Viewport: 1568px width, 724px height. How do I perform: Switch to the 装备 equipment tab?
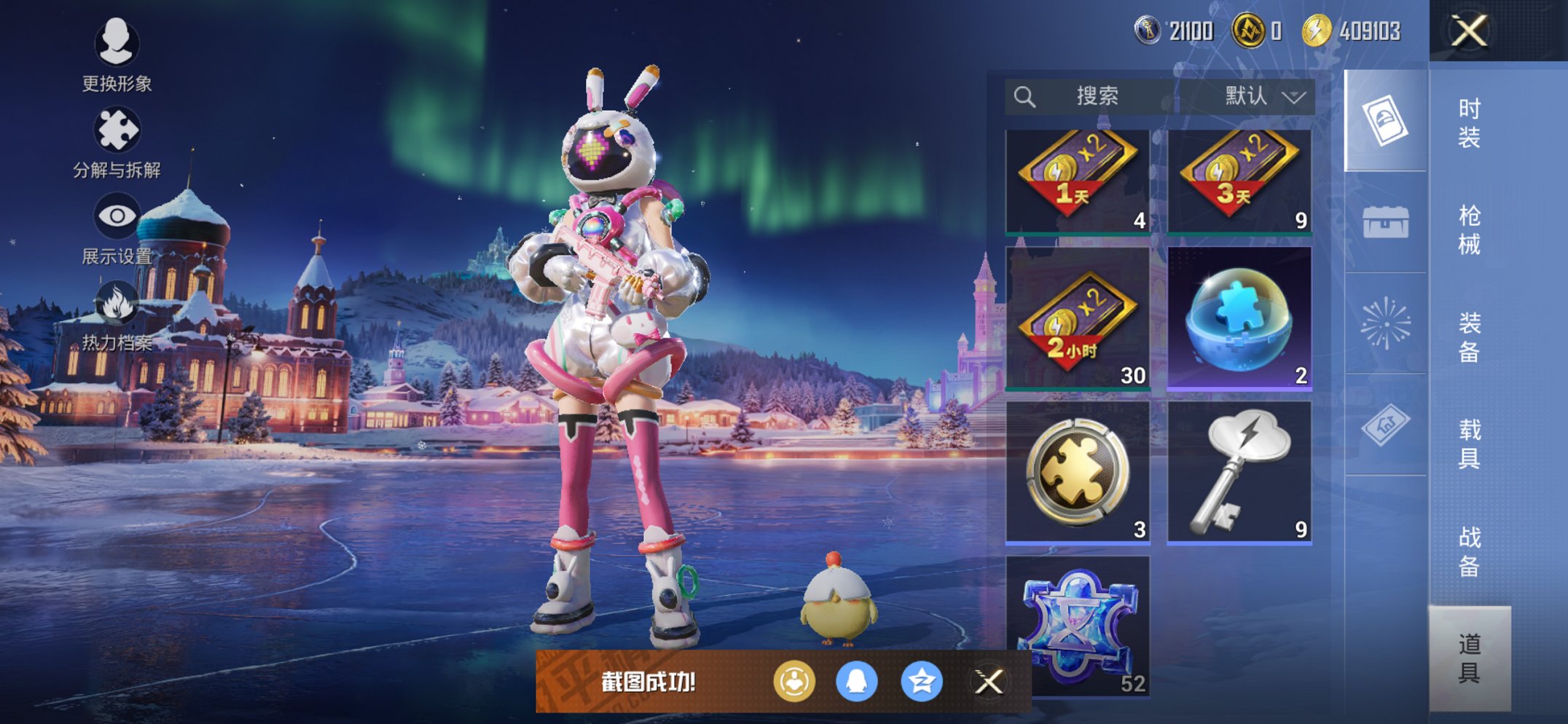click(x=1468, y=337)
